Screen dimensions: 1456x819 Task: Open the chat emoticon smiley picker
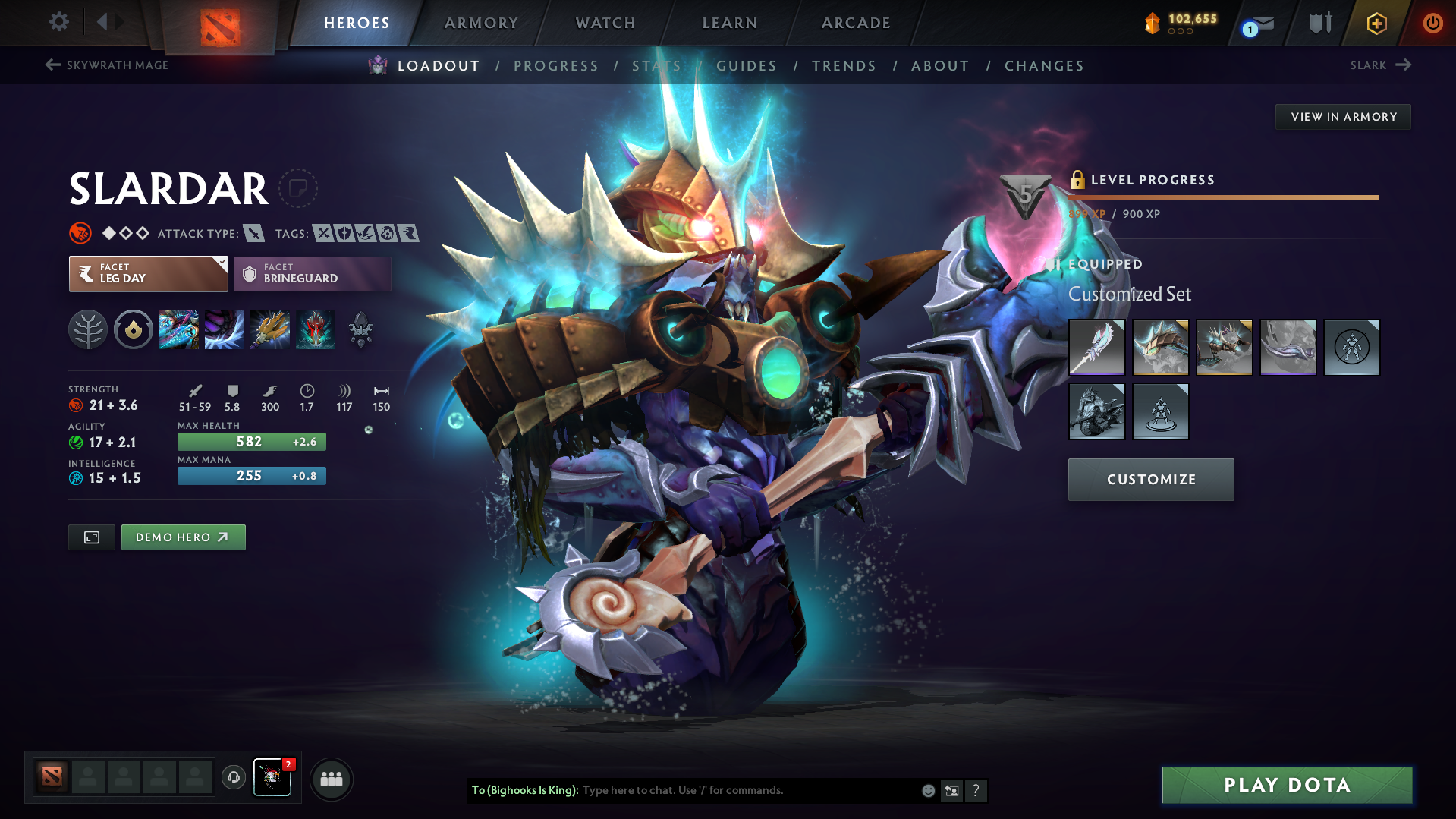tap(927, 790)
